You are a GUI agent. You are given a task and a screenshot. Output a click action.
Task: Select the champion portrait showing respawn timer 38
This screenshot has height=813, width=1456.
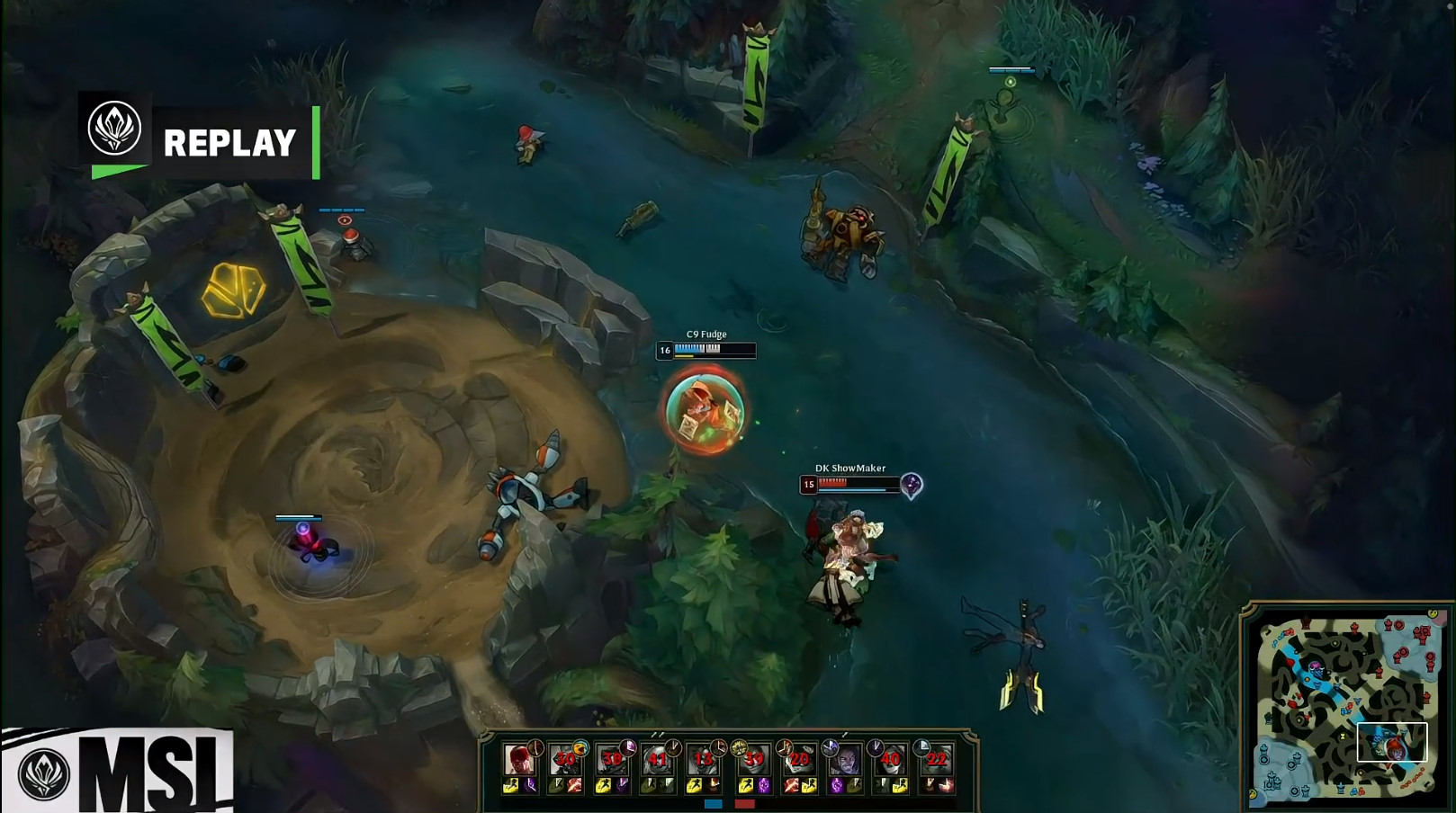612,760
